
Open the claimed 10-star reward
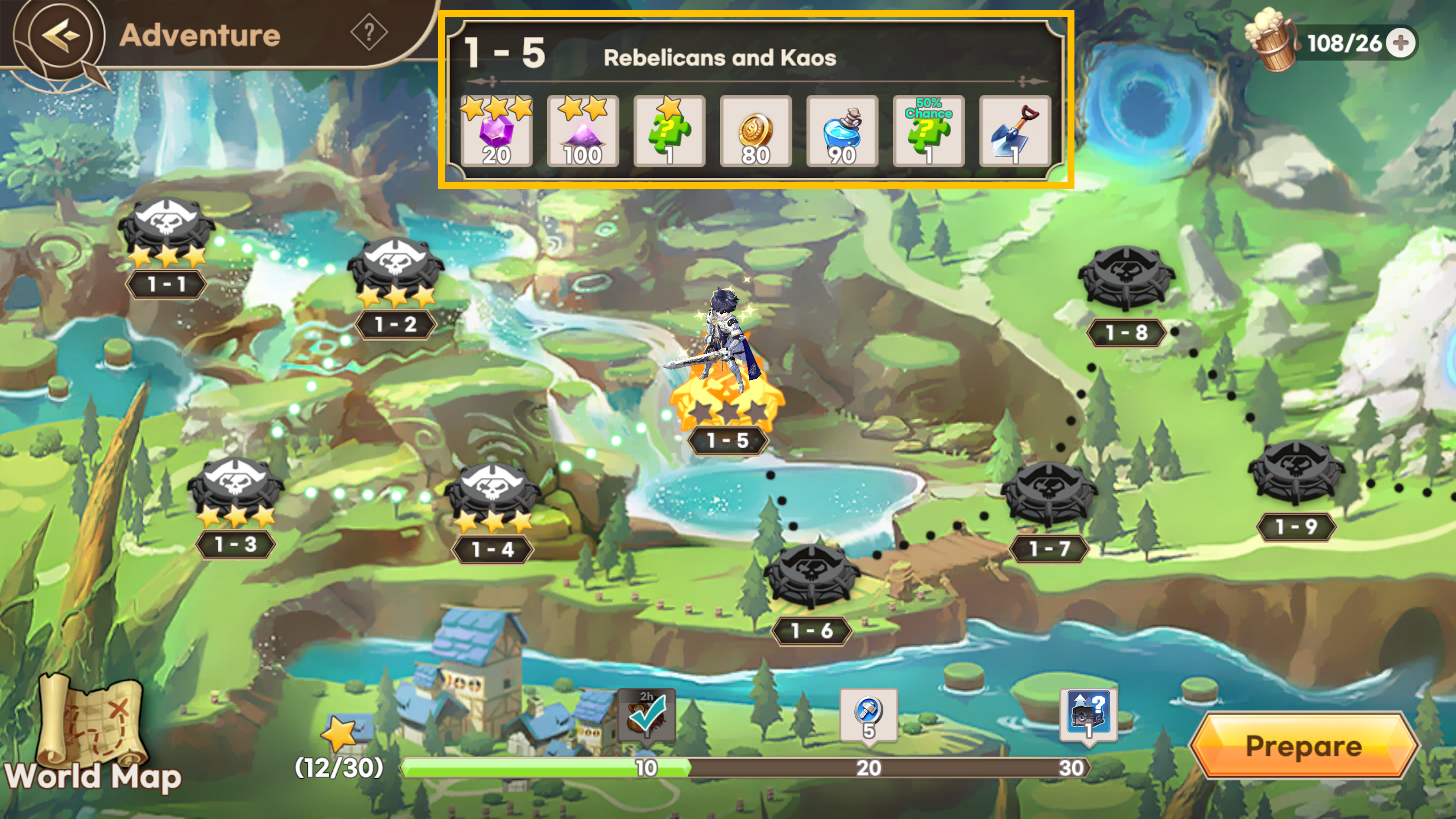[647, 714]
